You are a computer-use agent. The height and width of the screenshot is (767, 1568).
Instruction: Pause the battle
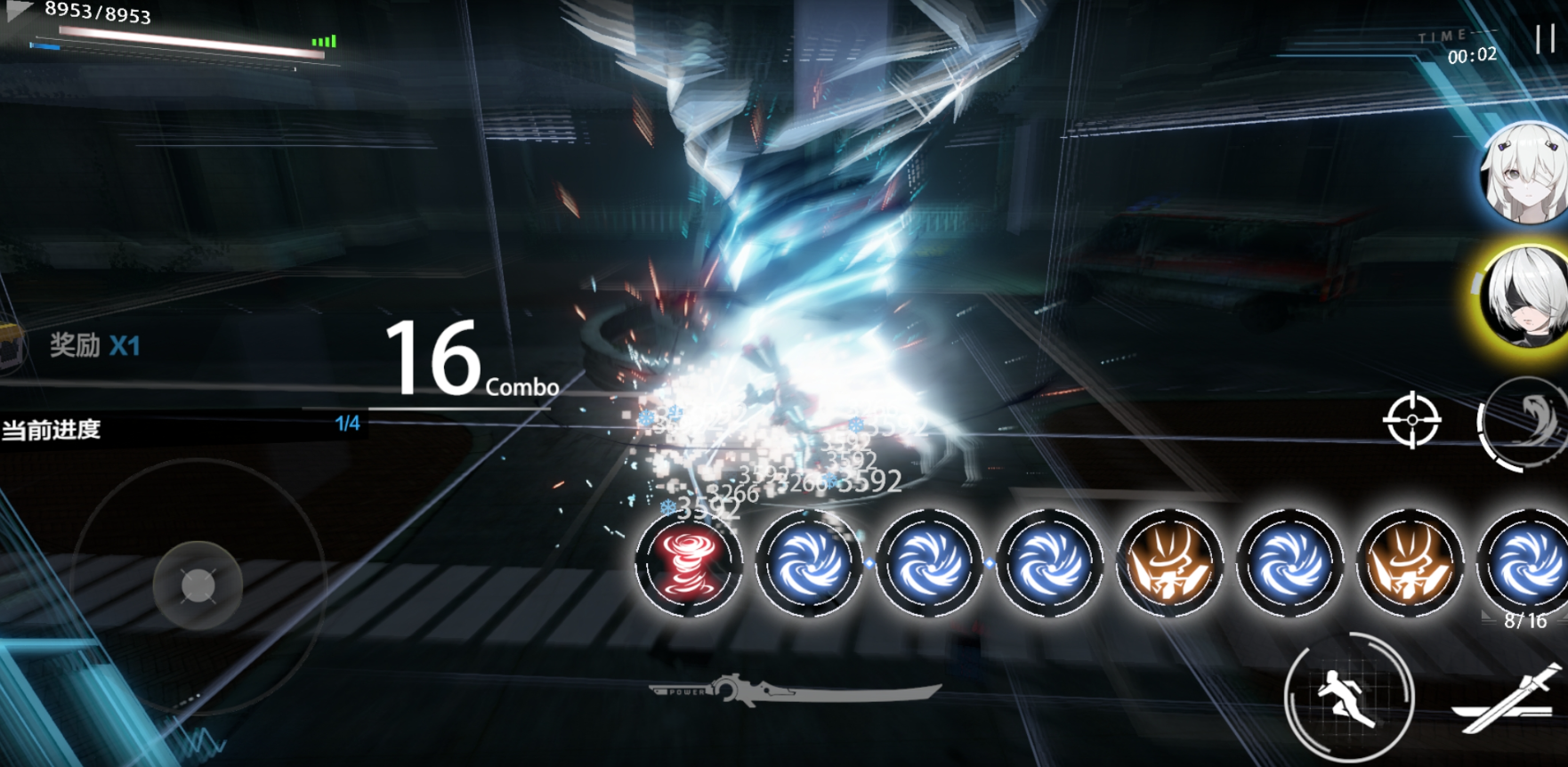click(1545, 37)
